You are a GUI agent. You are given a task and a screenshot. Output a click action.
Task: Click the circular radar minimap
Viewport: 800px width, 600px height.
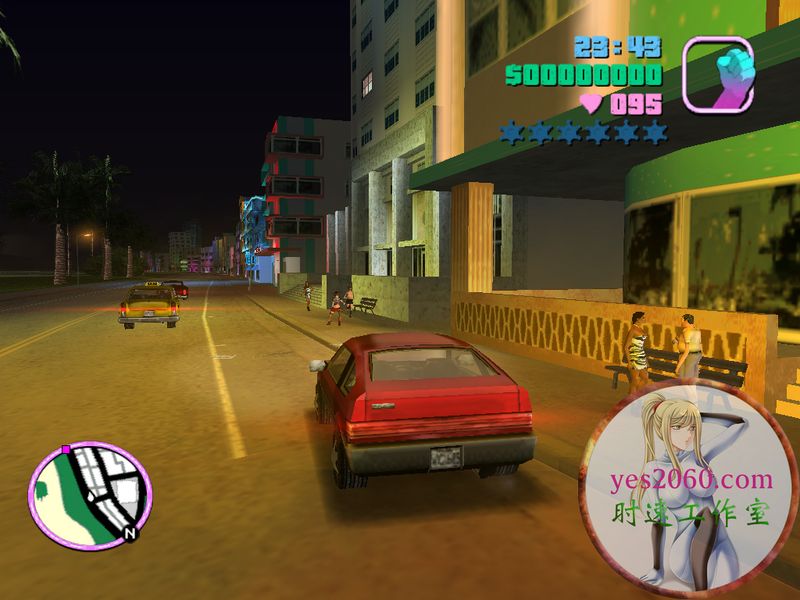pyautogui.click(x=90, y=494)
